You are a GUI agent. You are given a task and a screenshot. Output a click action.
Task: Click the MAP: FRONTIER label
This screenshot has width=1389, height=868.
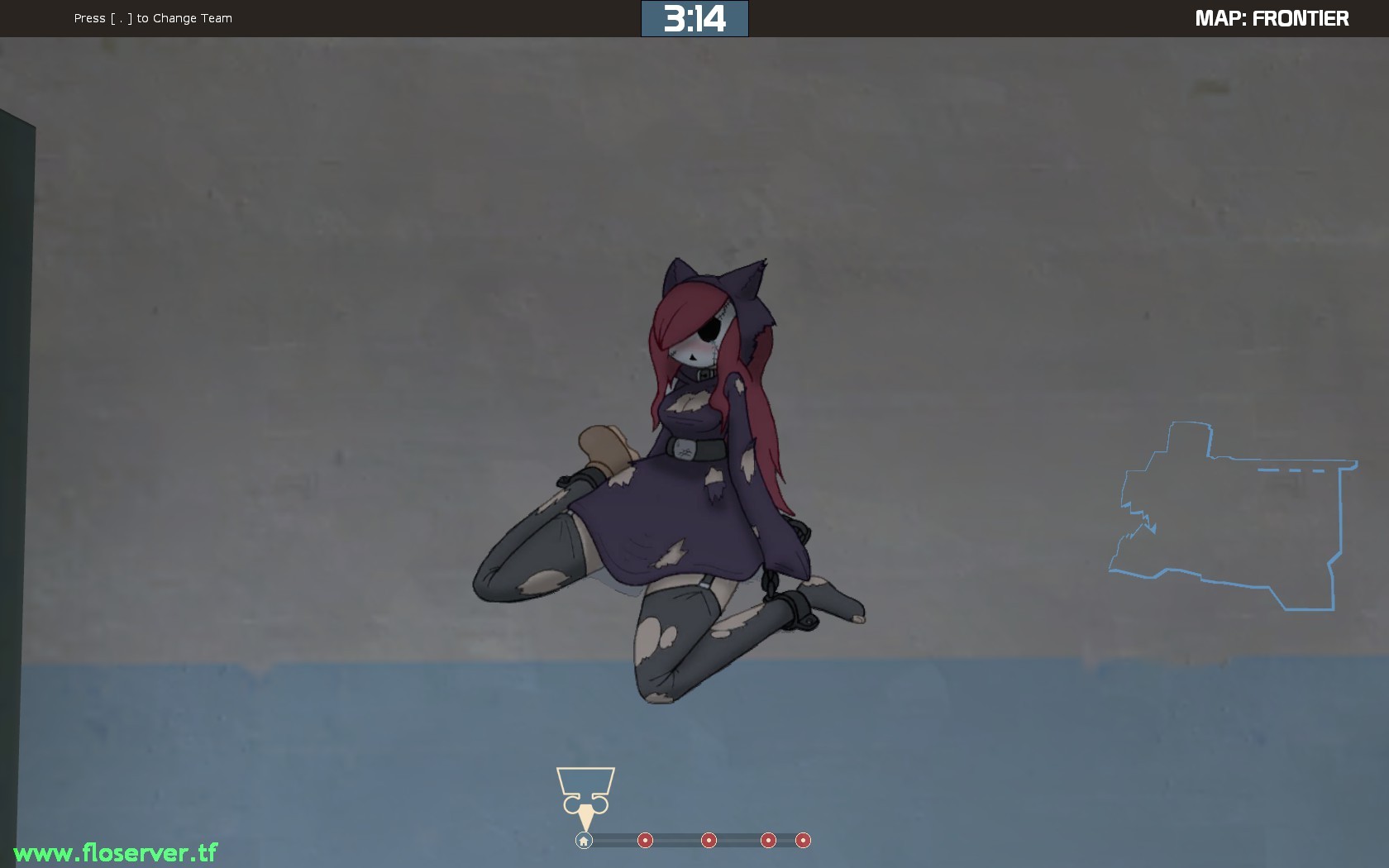1271,17
